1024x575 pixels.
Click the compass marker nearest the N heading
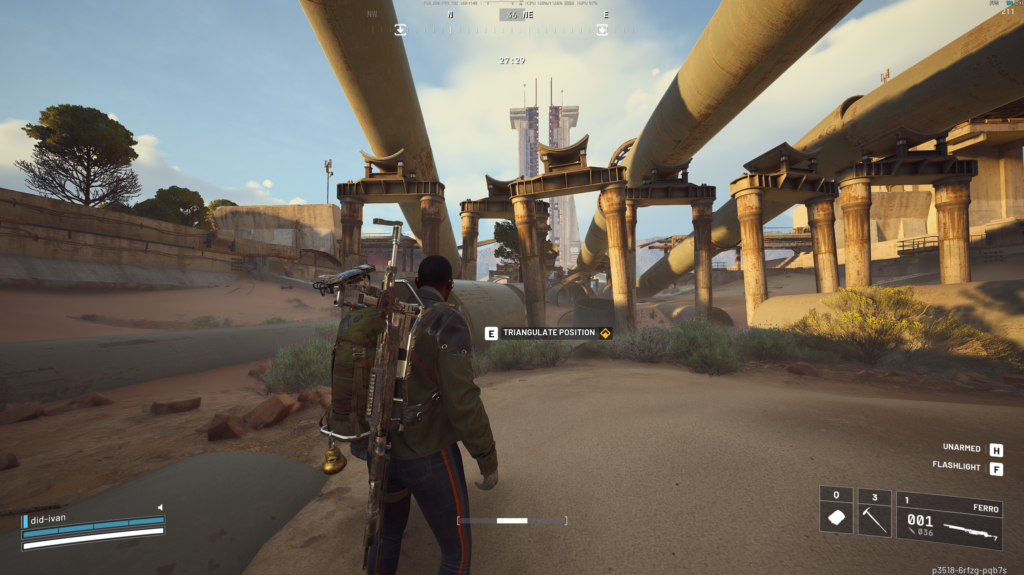[400, 30]
